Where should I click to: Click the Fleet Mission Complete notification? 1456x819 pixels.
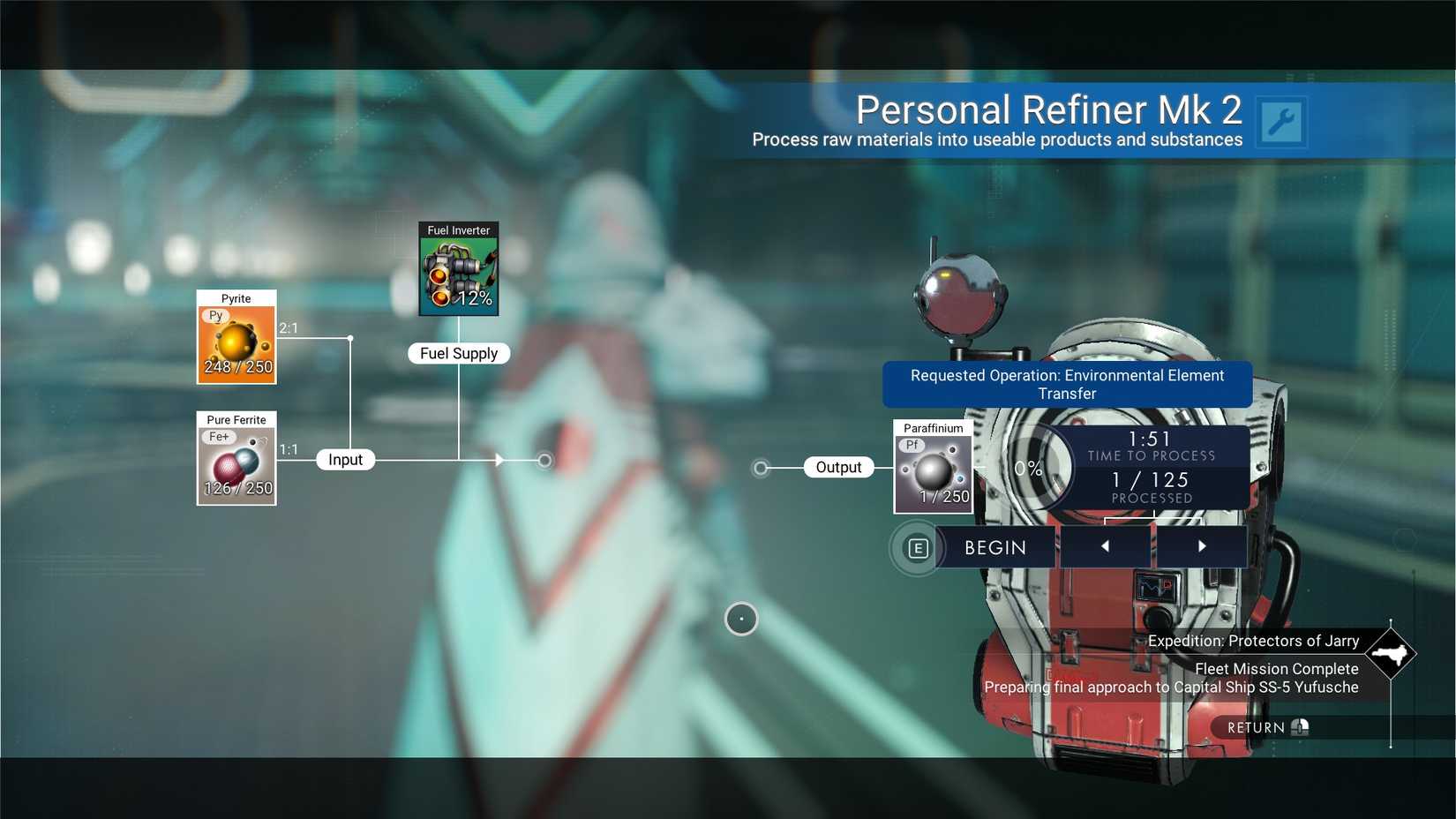point(1276,669)
